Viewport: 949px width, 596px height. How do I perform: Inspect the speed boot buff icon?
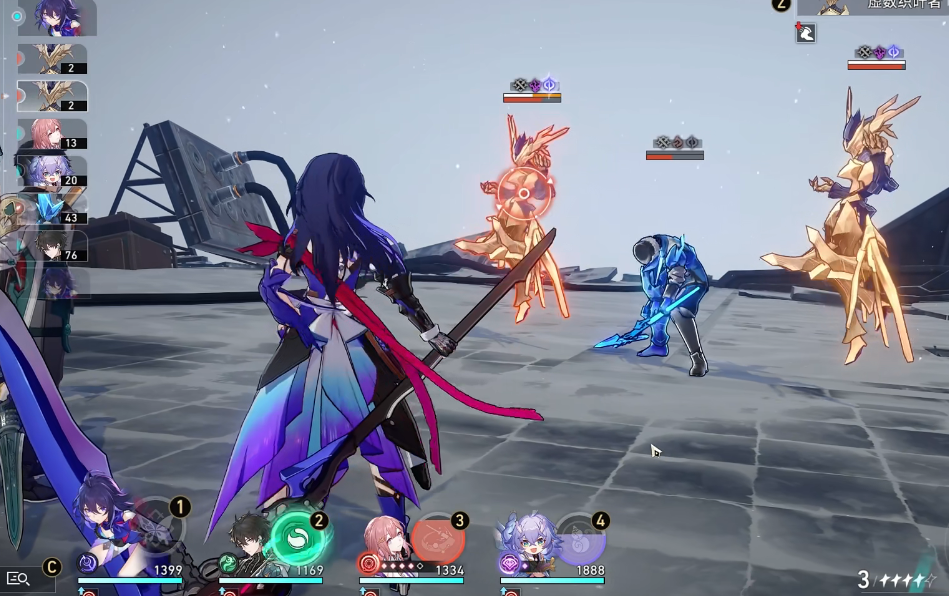point(805,33)
